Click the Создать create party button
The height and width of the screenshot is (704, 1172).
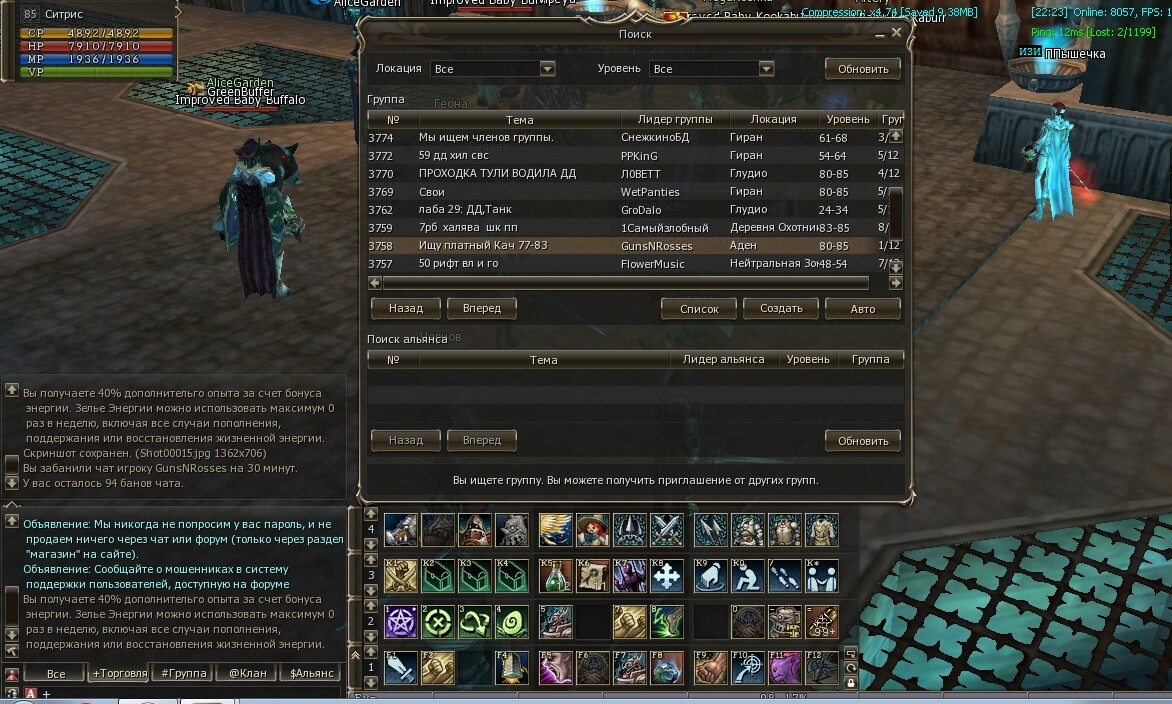click(781, 309)
